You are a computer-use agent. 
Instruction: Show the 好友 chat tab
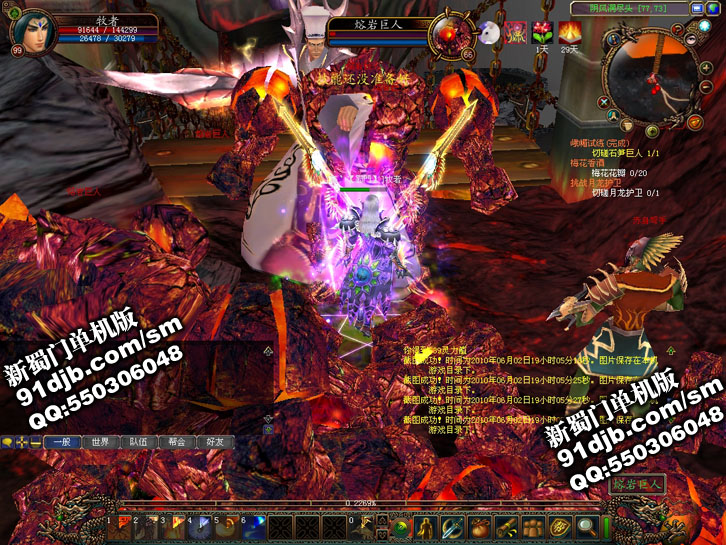[214, 441]
